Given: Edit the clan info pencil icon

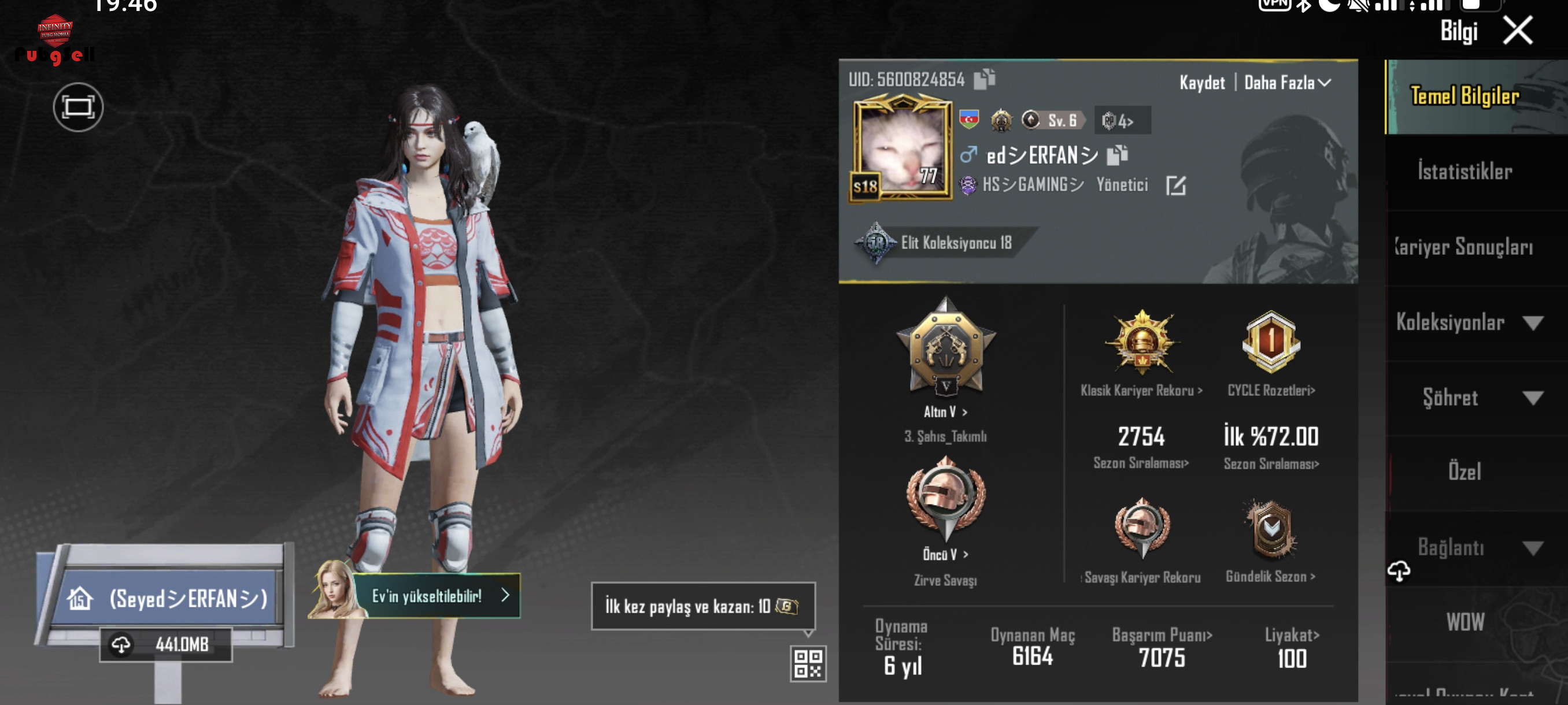Looking at the screenshot, I should click(1175, 185).
